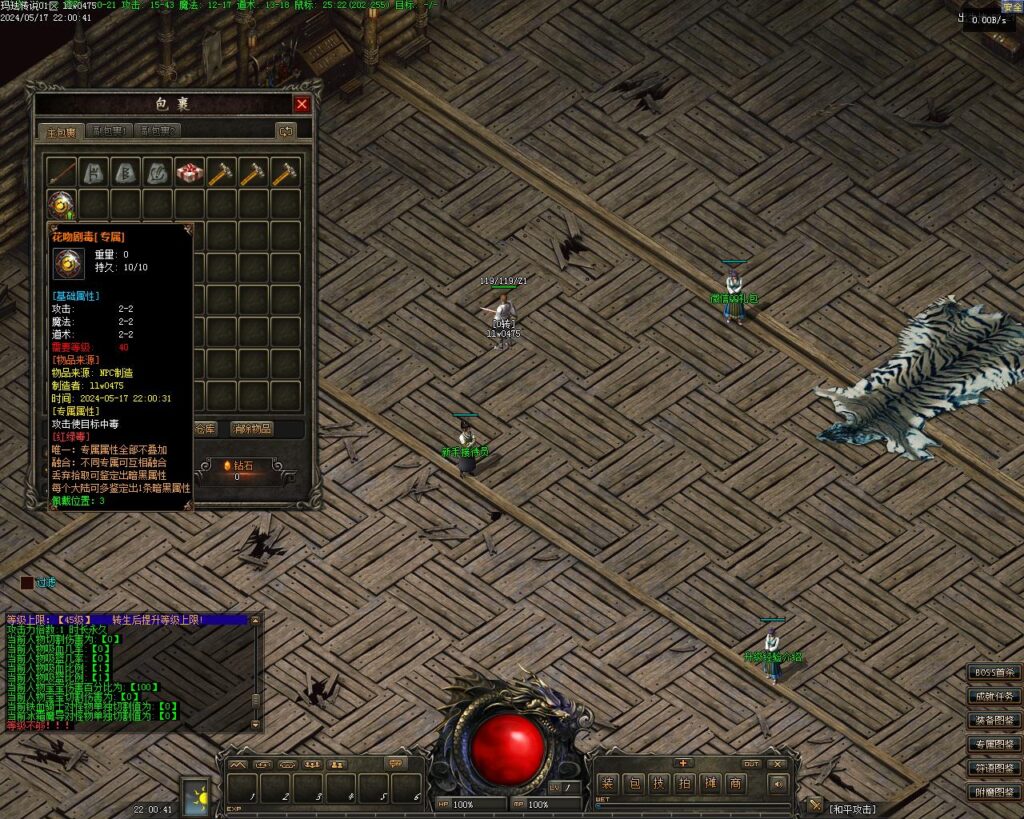Open the 成就任务 achievements panel
Screen dimensions: 1024x819
[994, 696]
